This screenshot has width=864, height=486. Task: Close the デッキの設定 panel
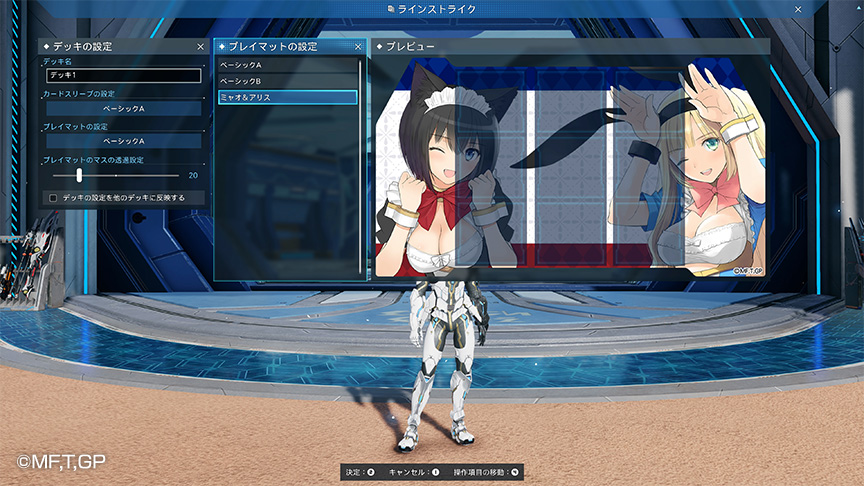click(200, 47)
